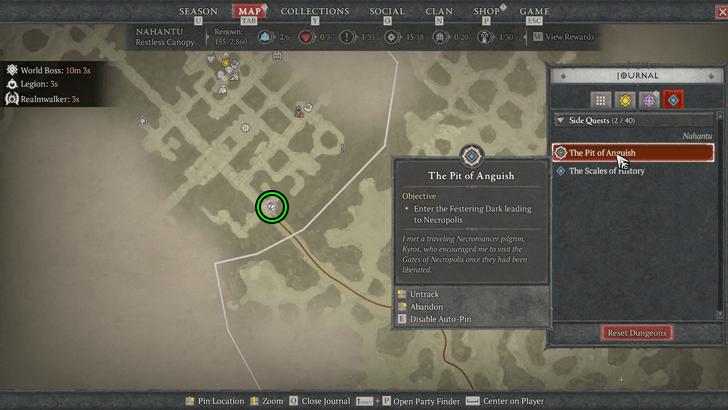Viewport: 728px width, 410px height.
Task: Switch to the Shop tab
Action: tap(487, 11)
